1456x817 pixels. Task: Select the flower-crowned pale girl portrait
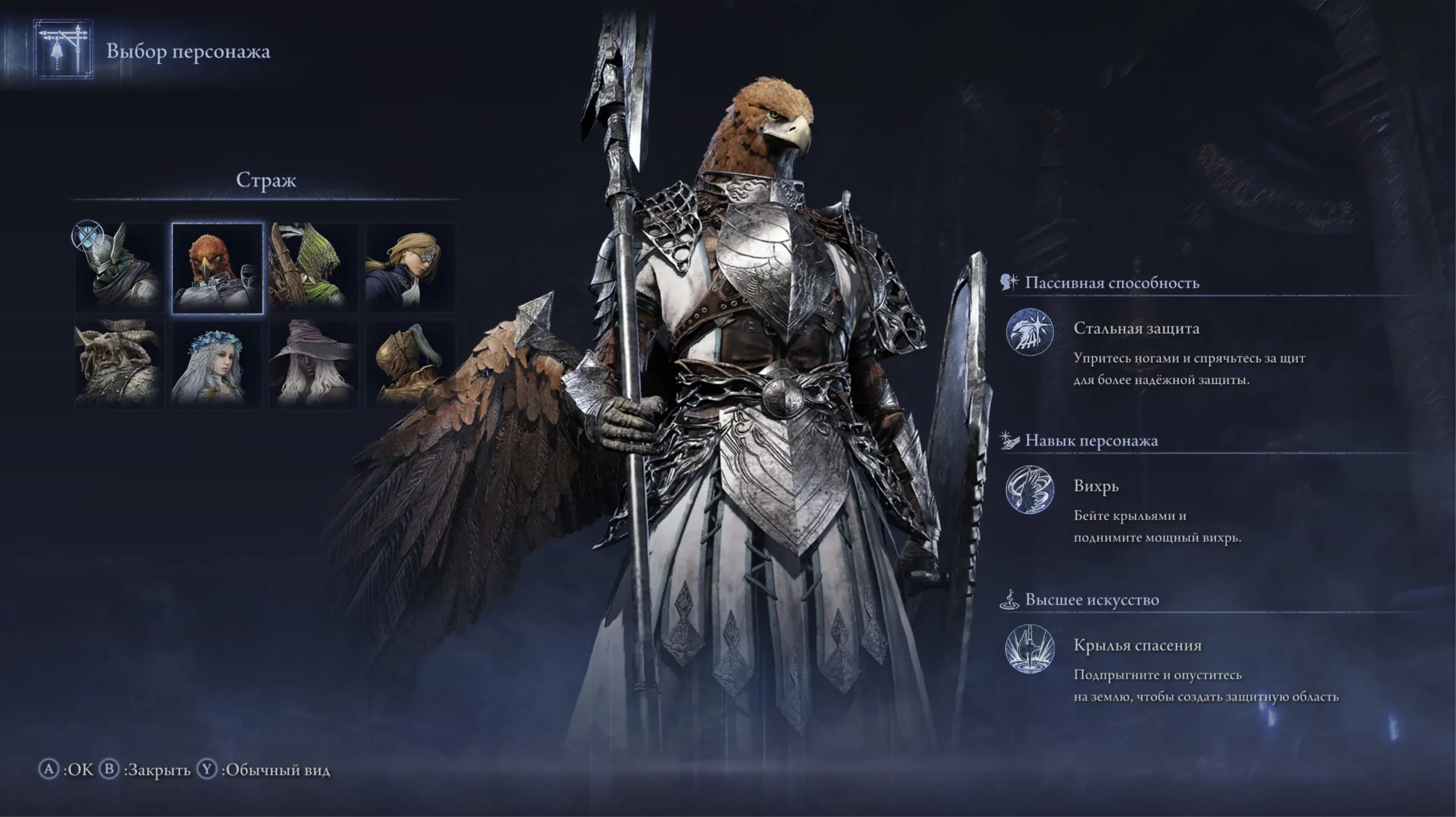pyautogui.click(x=217, y=364)
